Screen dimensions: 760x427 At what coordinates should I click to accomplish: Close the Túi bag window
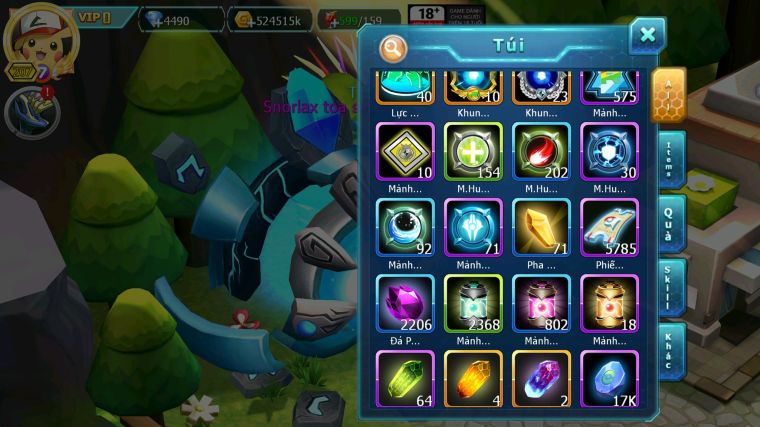pos(647,36)
